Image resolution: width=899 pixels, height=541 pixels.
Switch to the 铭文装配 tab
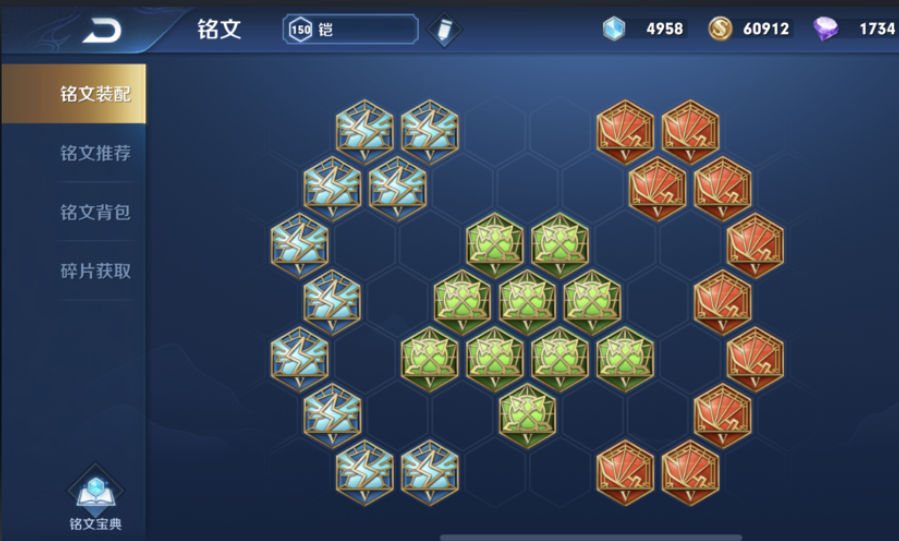point(94,94)
